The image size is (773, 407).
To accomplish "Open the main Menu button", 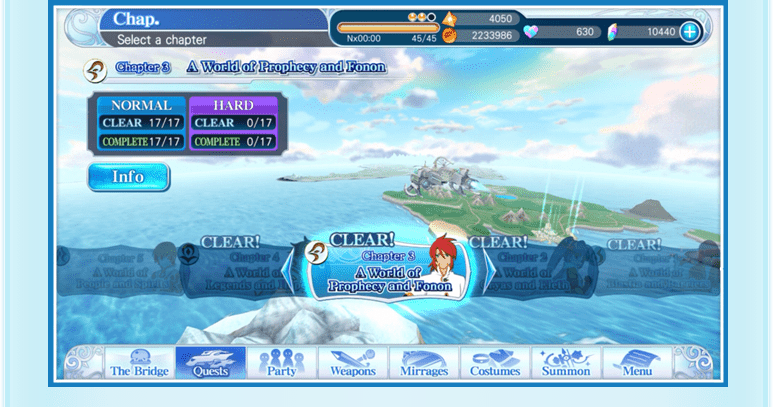I will click(x=637, y=363).
